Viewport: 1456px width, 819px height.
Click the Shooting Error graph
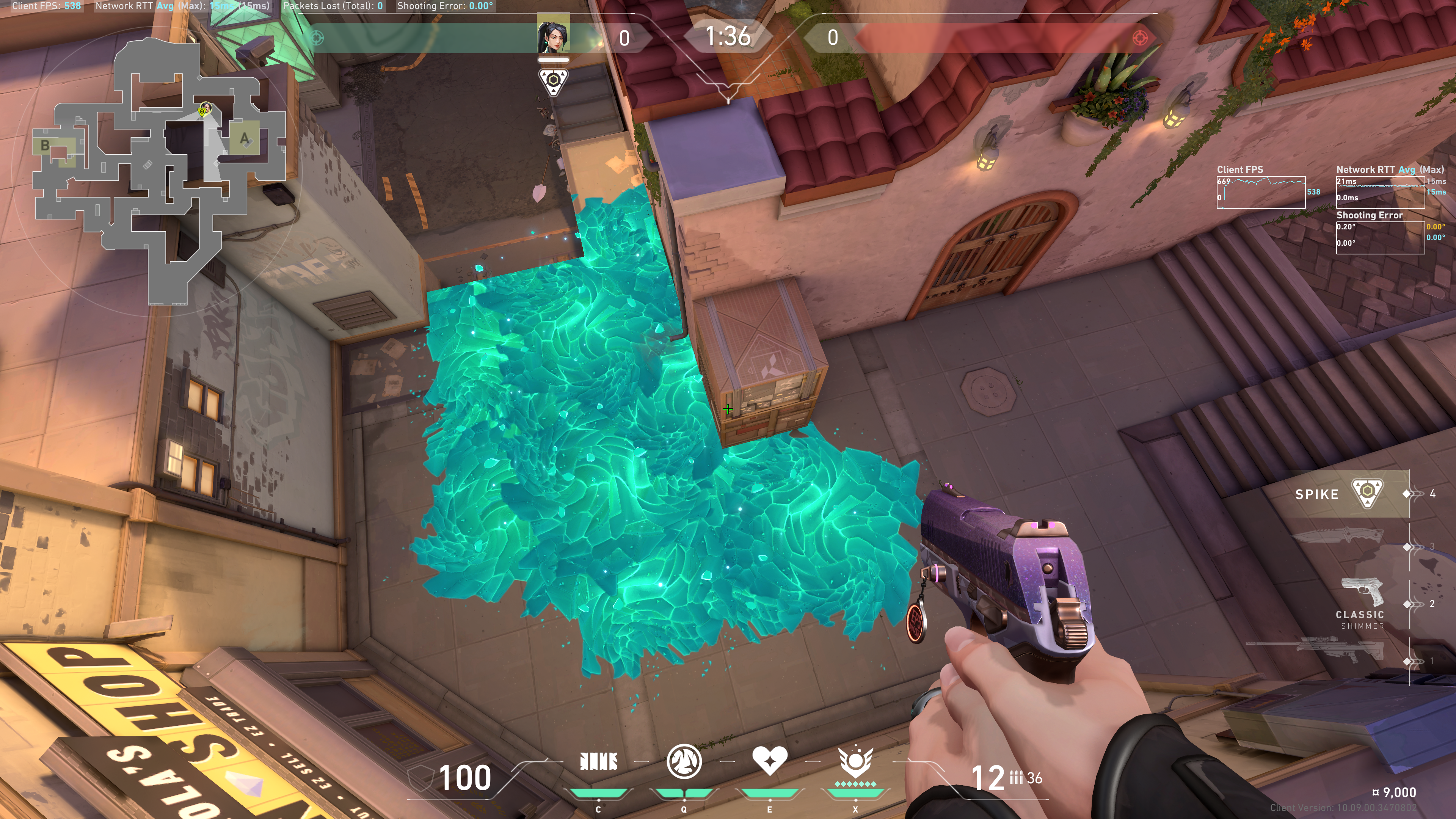tap(1380, 237)
